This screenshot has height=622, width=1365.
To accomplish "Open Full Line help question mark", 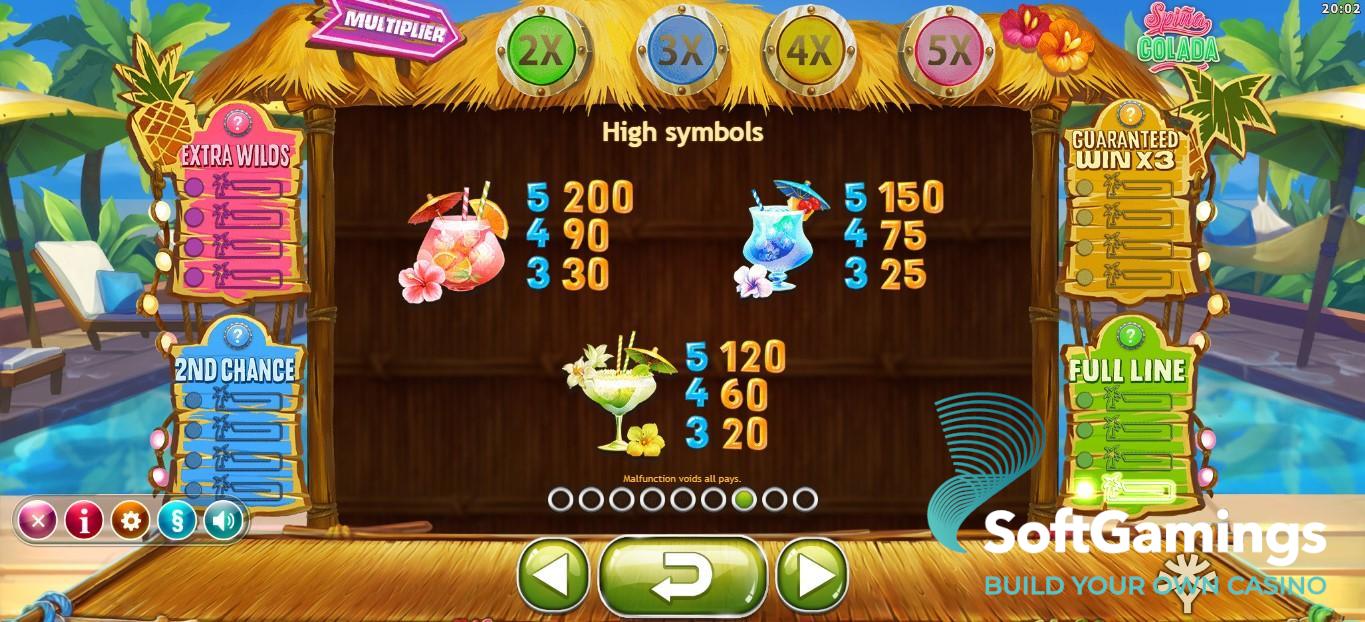I will tap(1129, 335).
